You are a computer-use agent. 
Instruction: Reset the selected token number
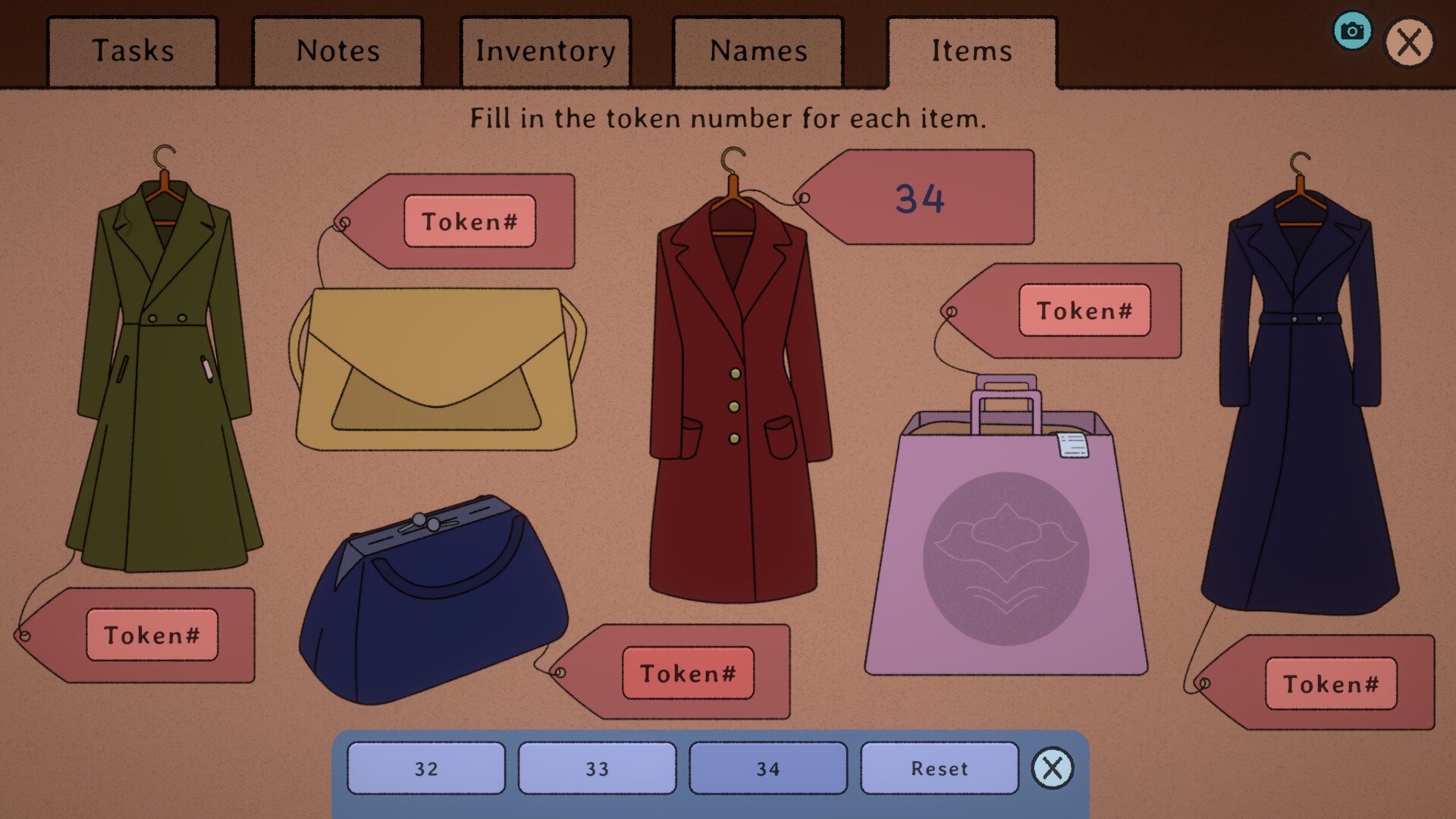point(940,769)
